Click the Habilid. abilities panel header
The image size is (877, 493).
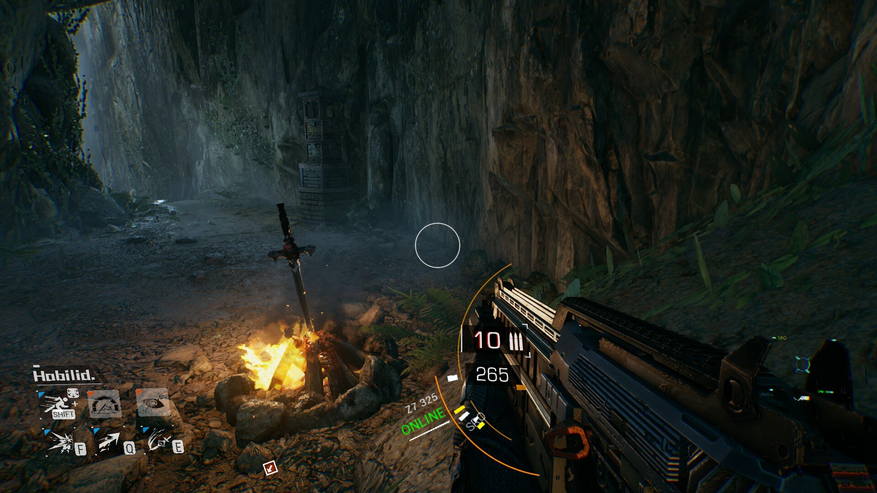[x=64, y=376]
